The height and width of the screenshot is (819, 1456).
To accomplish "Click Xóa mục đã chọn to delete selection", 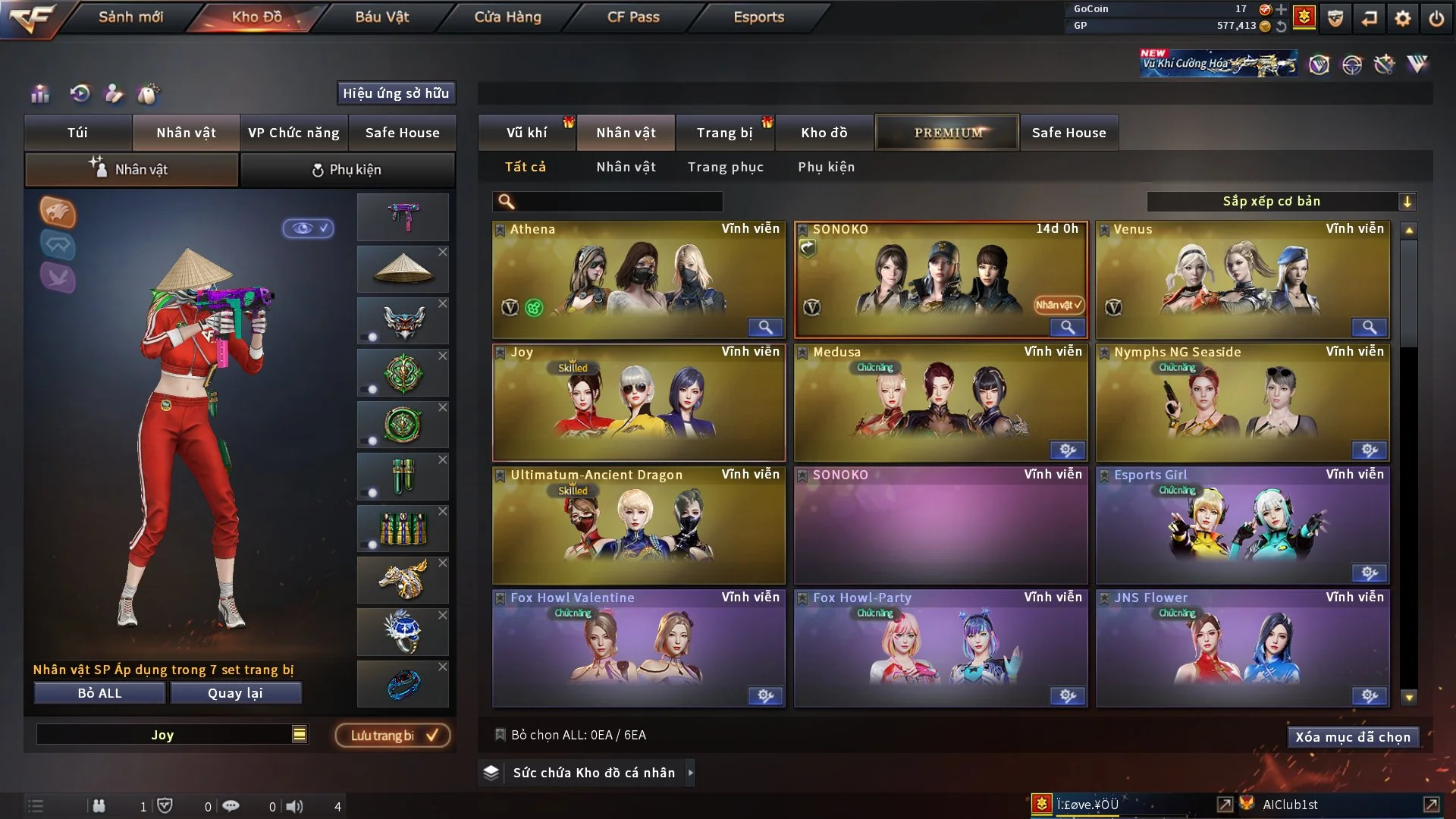I will coord(1353,736).
